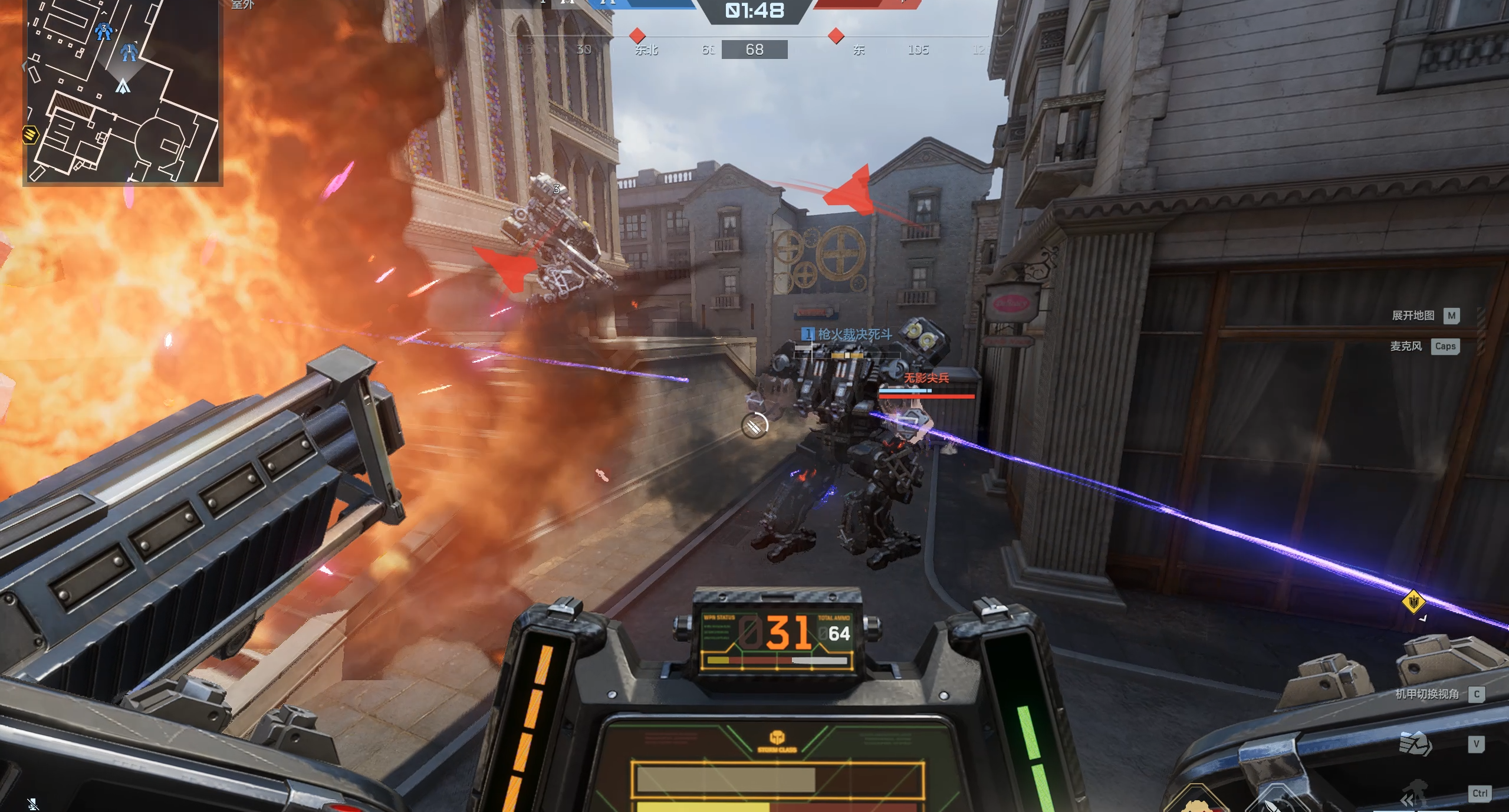The width and height of the screenshot is (1509, 812).
Task: Select the bullet ability hexagon icon
Action: coord(1275,801)
